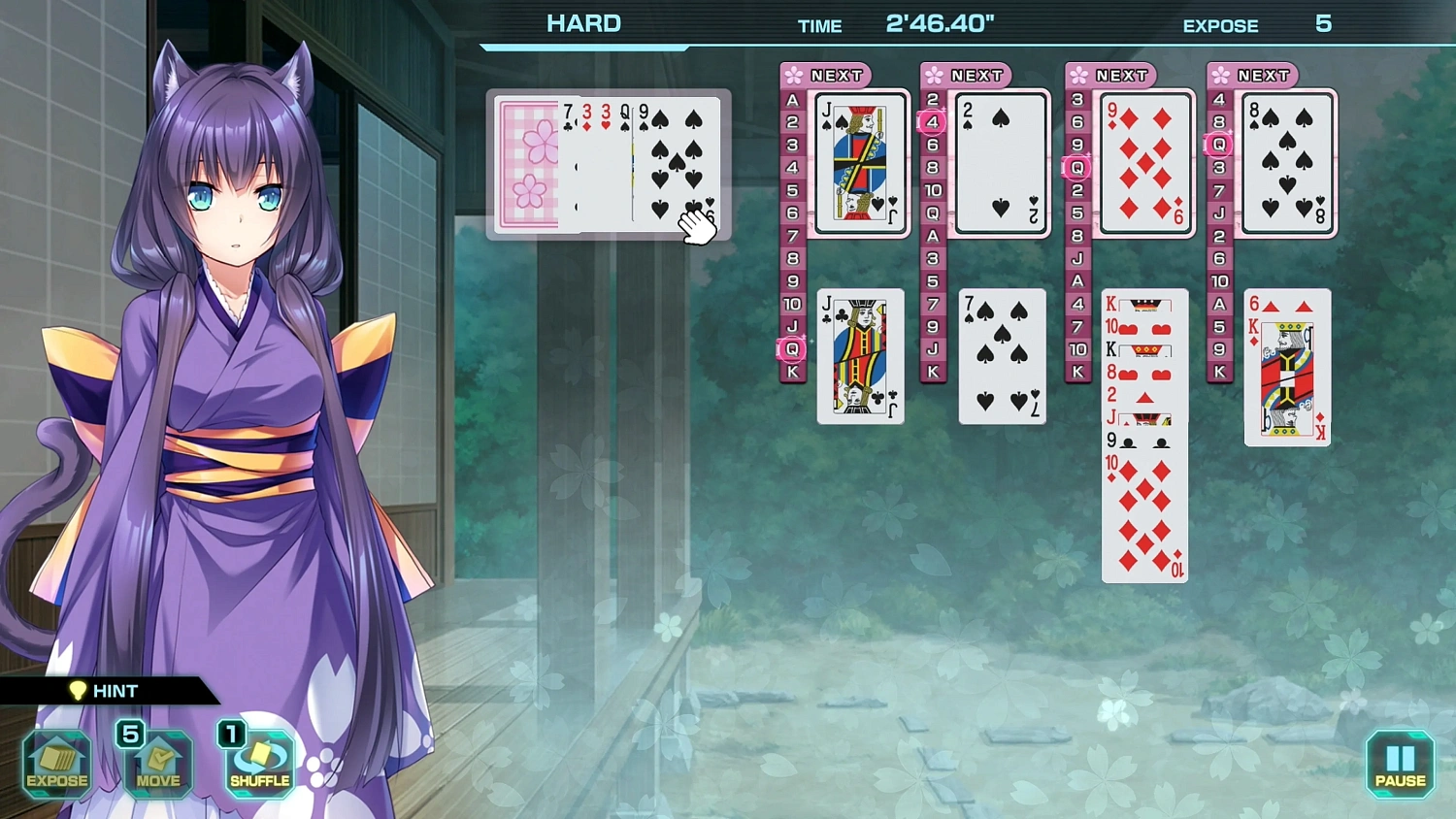The width and height of the screenshot is (1456, 819).
Task: Click the HARD difficulty label
Action: click(x=583, y=22)
